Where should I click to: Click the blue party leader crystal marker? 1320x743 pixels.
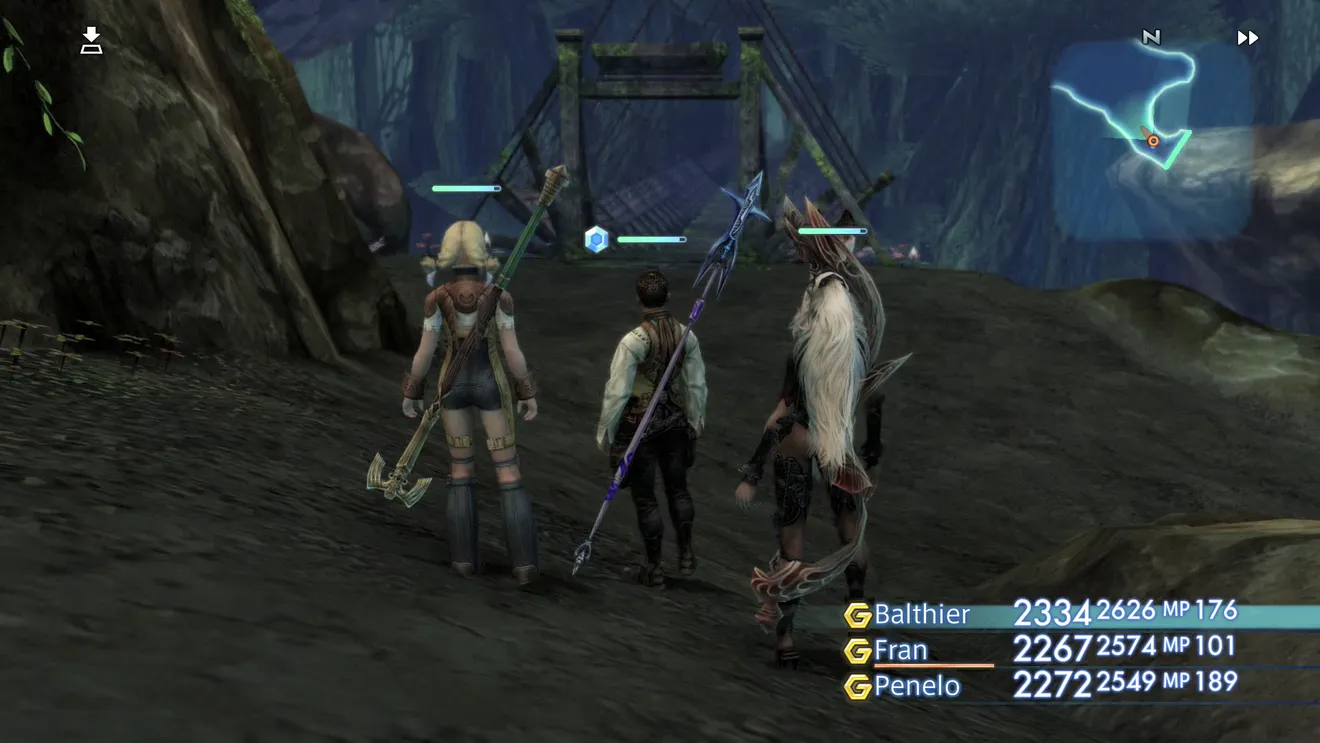596,239
